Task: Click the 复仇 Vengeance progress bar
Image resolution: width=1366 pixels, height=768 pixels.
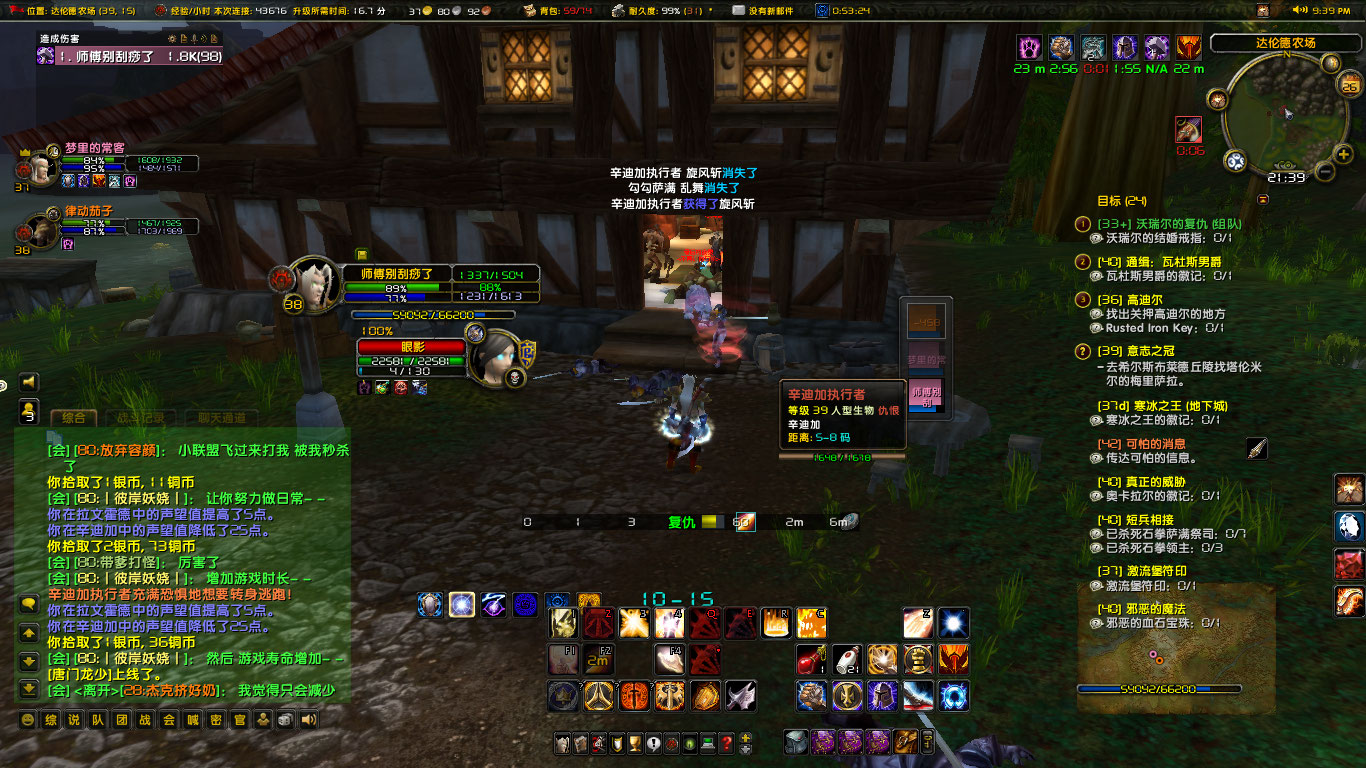Action: (715, 521)
